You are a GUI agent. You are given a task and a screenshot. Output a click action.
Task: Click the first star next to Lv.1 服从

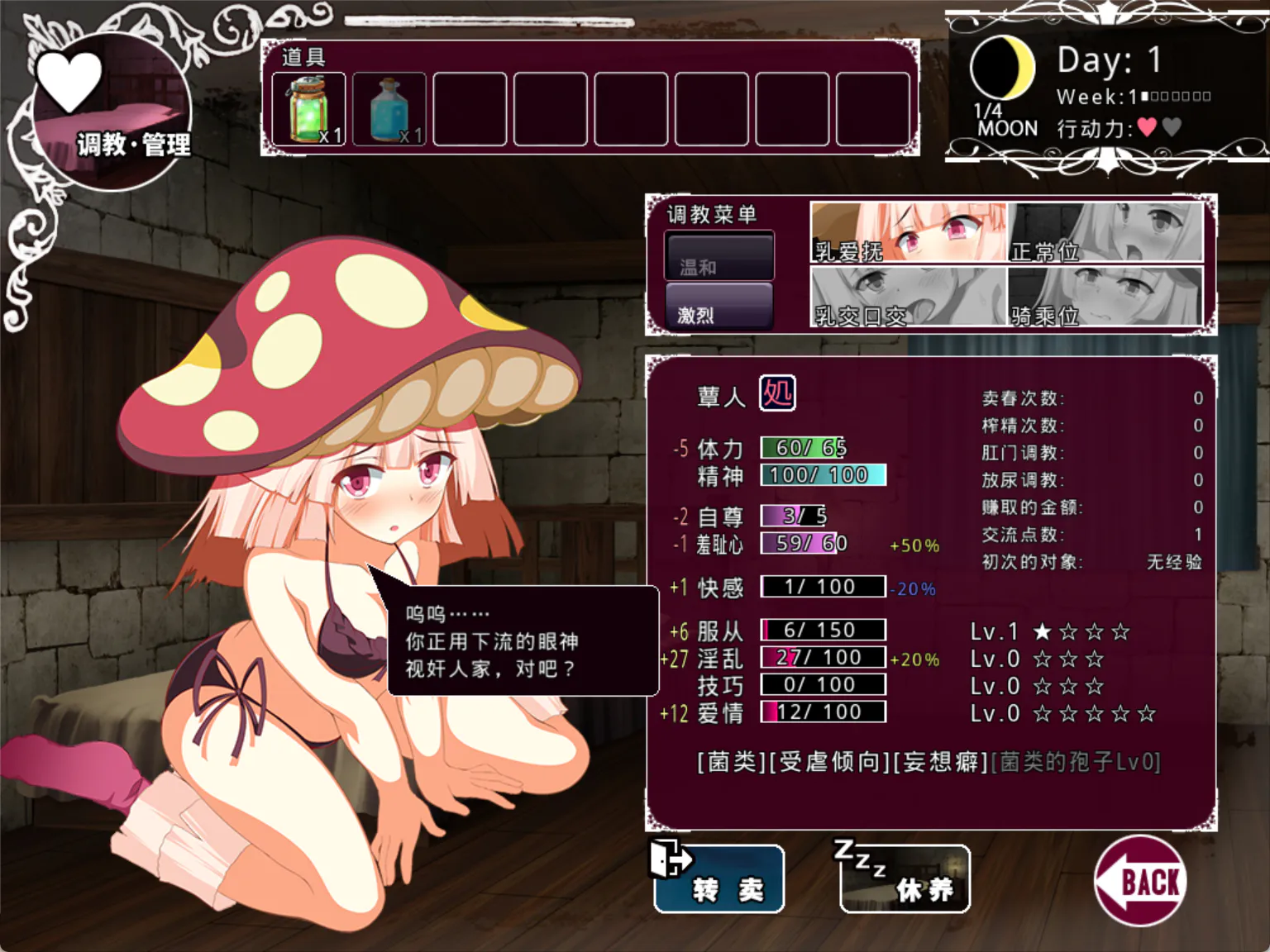click(1043, 631)
